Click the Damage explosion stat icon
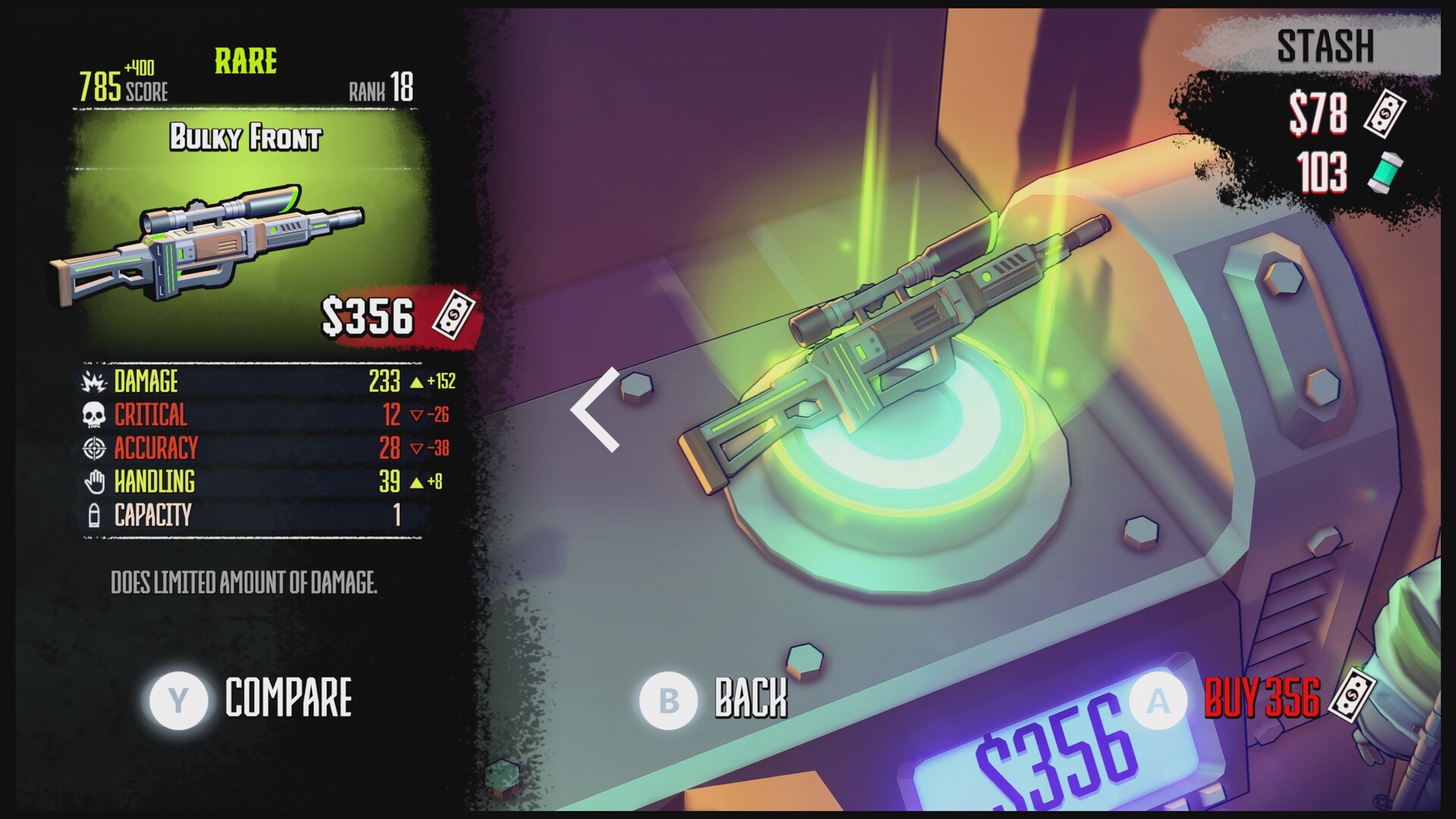The image size is (1456, 819). [93, 382]
